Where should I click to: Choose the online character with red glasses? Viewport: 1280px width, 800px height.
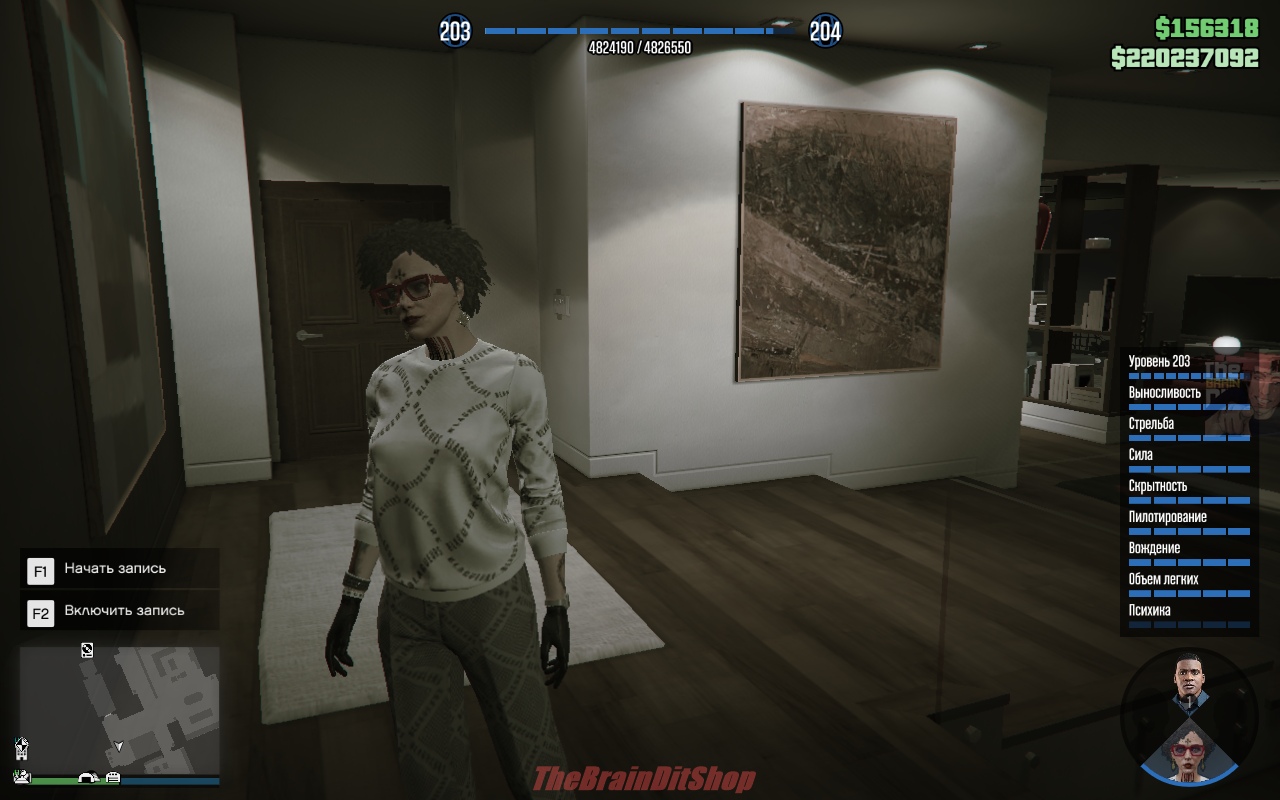click(x=1187, y=752)
